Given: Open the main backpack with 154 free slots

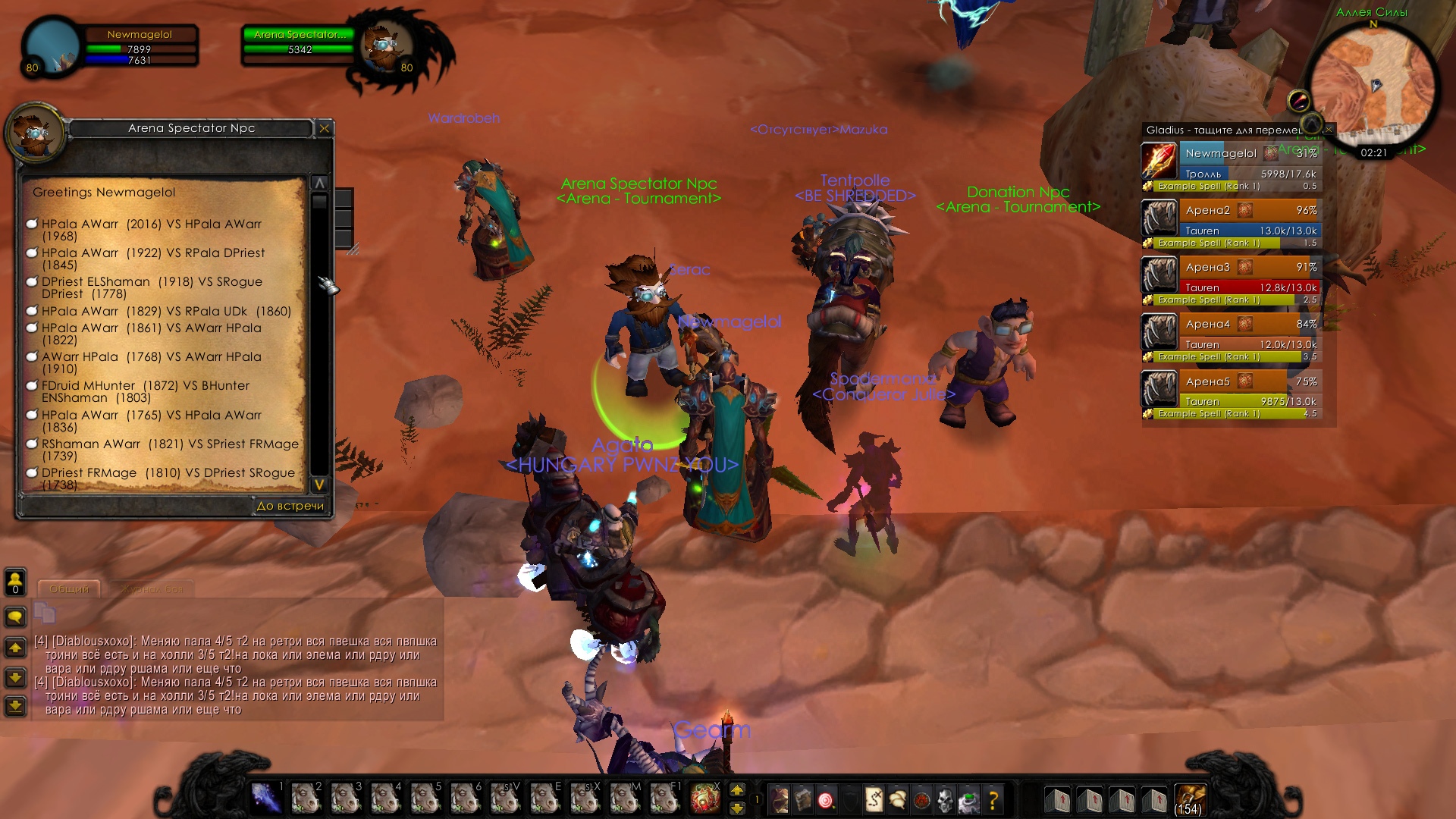Looking at the screenshot, I should tap(1188, 799).
